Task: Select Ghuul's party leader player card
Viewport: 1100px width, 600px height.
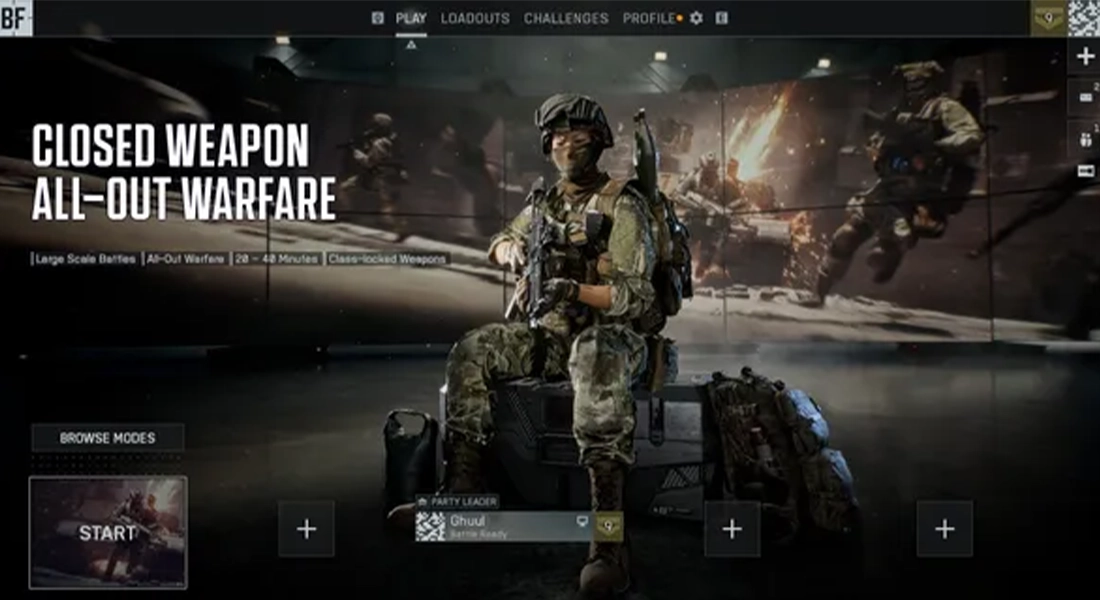Action: pos(505,526)
